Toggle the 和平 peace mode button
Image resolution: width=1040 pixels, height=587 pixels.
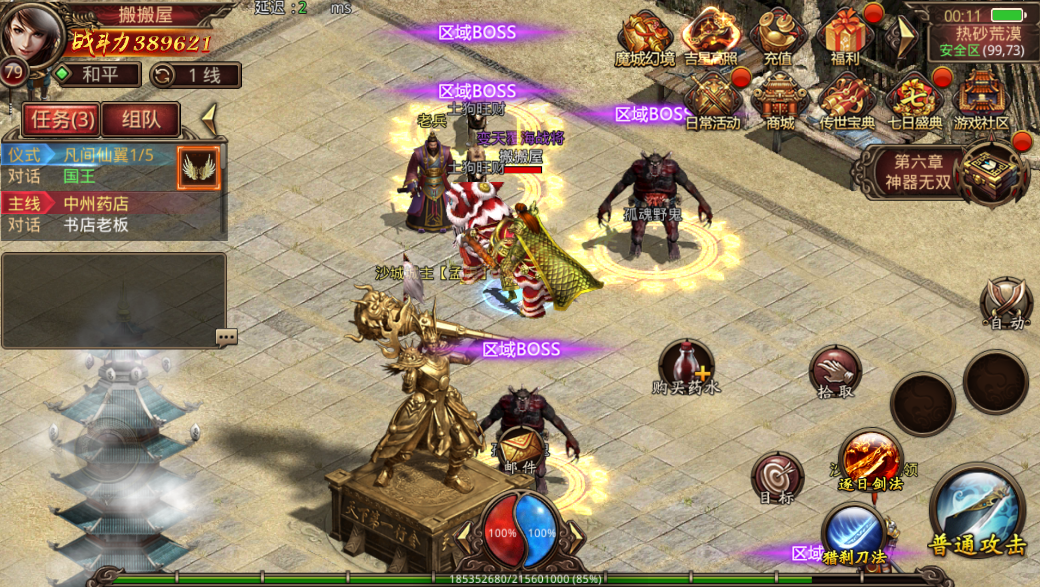click(97, 74)
